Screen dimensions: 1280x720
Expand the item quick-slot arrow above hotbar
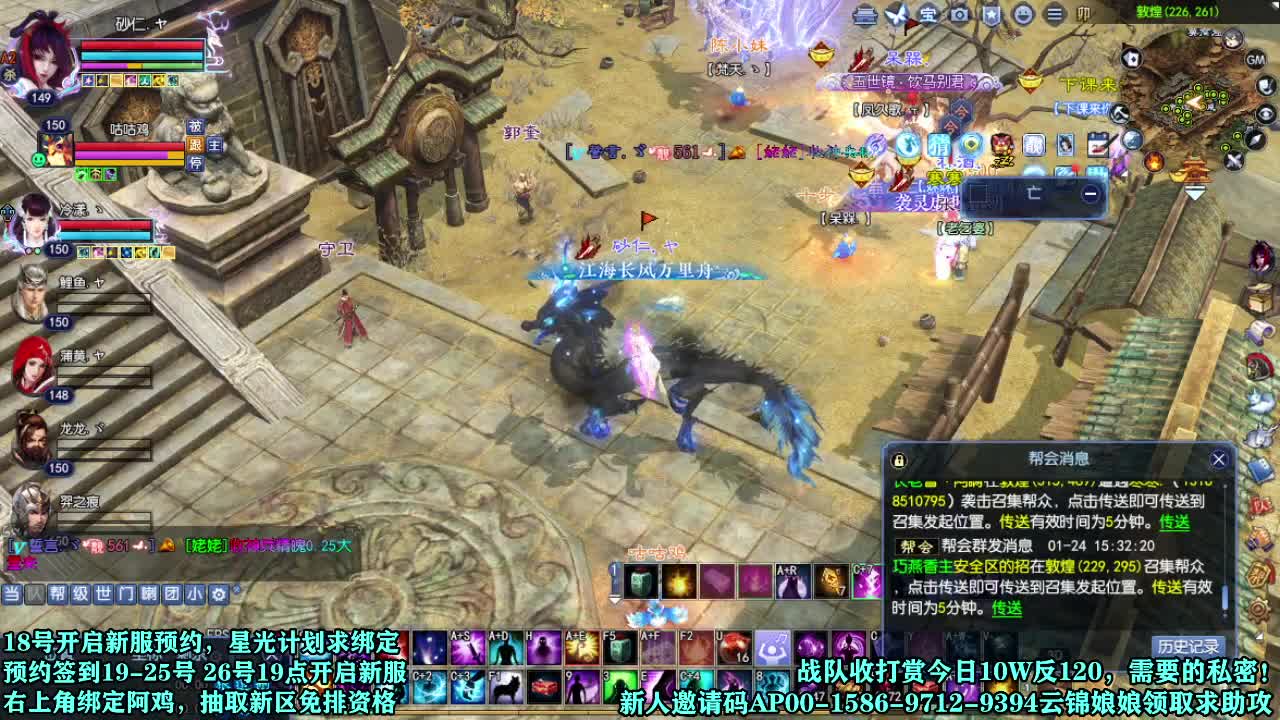coord(614,598)
